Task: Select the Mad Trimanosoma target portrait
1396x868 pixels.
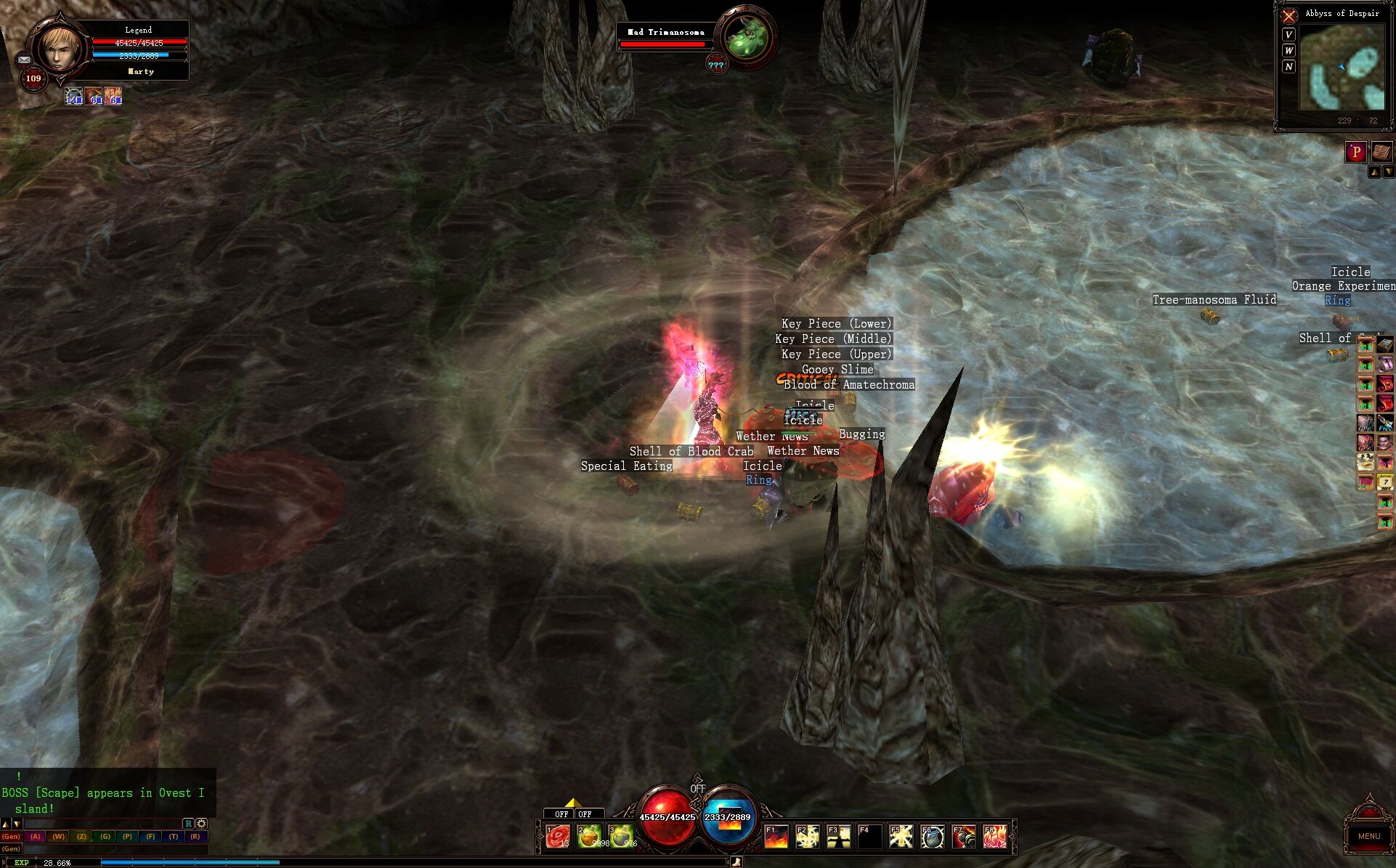Action: click(x=745, y=38)
